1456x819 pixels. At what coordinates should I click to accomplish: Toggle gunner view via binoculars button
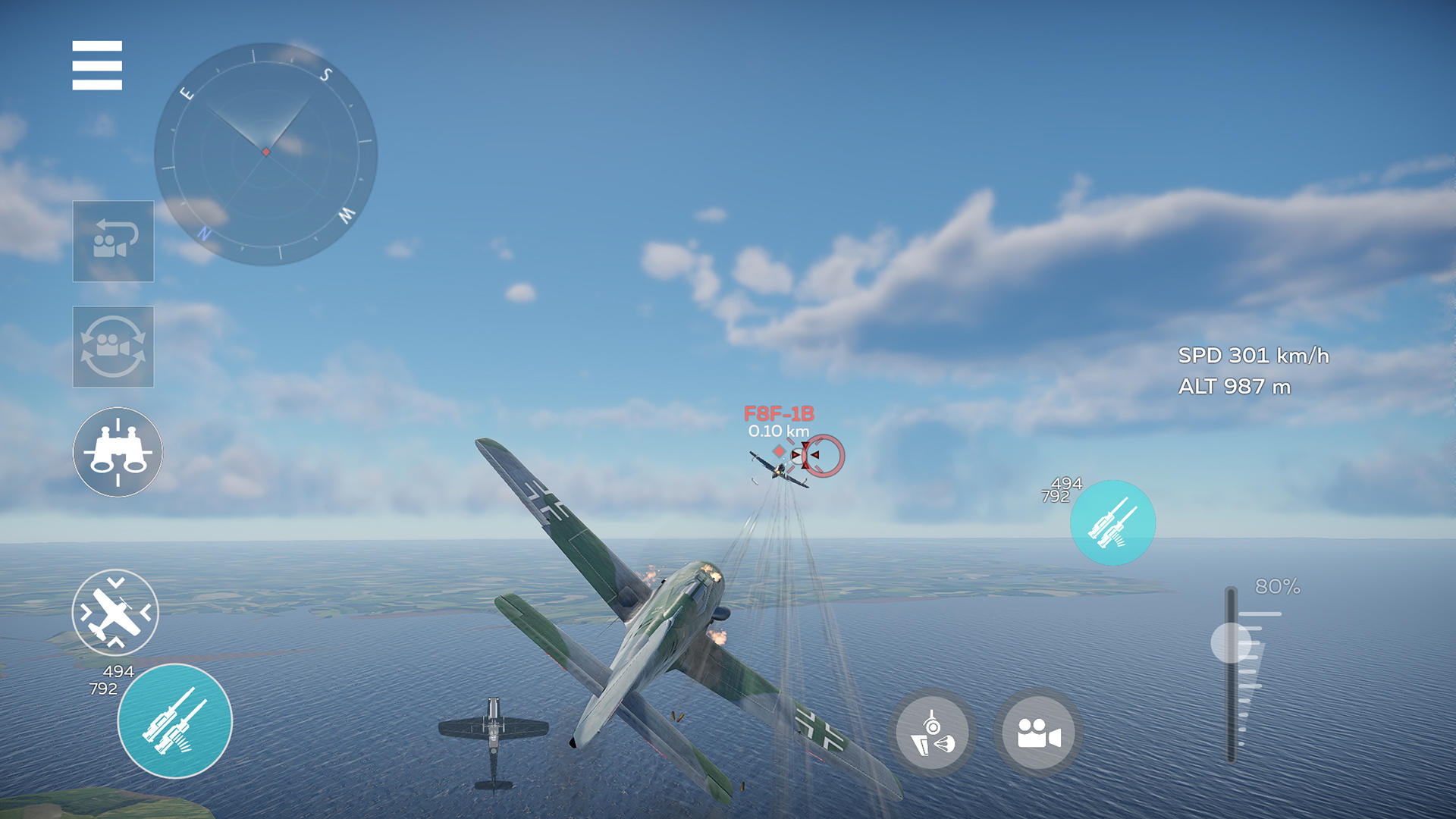pyautogui.click(x=117, y=451)
